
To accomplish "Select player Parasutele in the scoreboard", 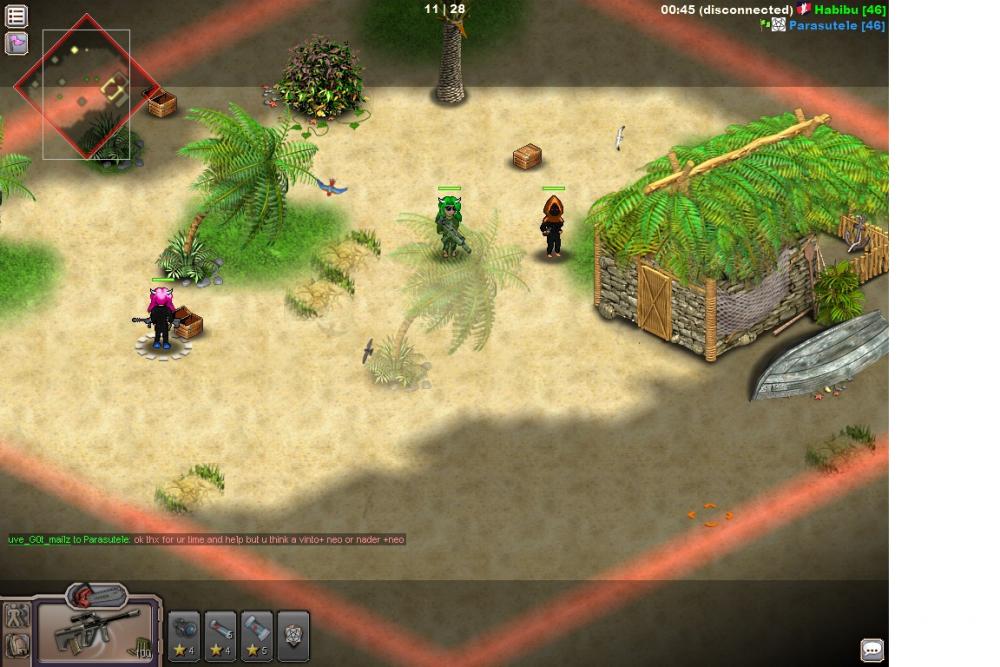I will point(836,25).
